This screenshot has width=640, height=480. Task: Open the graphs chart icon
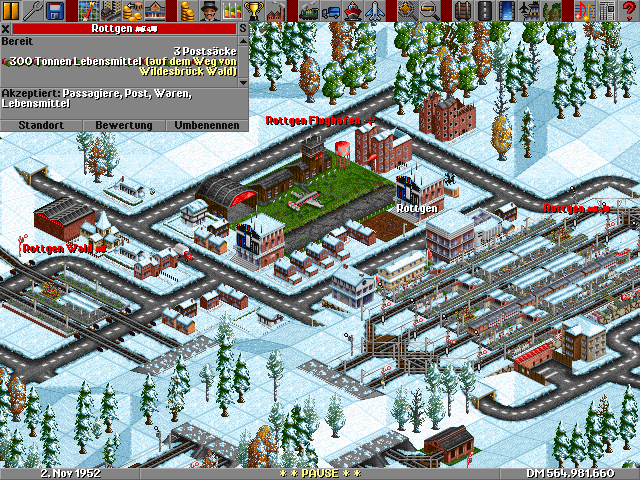(x=231, y=11)
